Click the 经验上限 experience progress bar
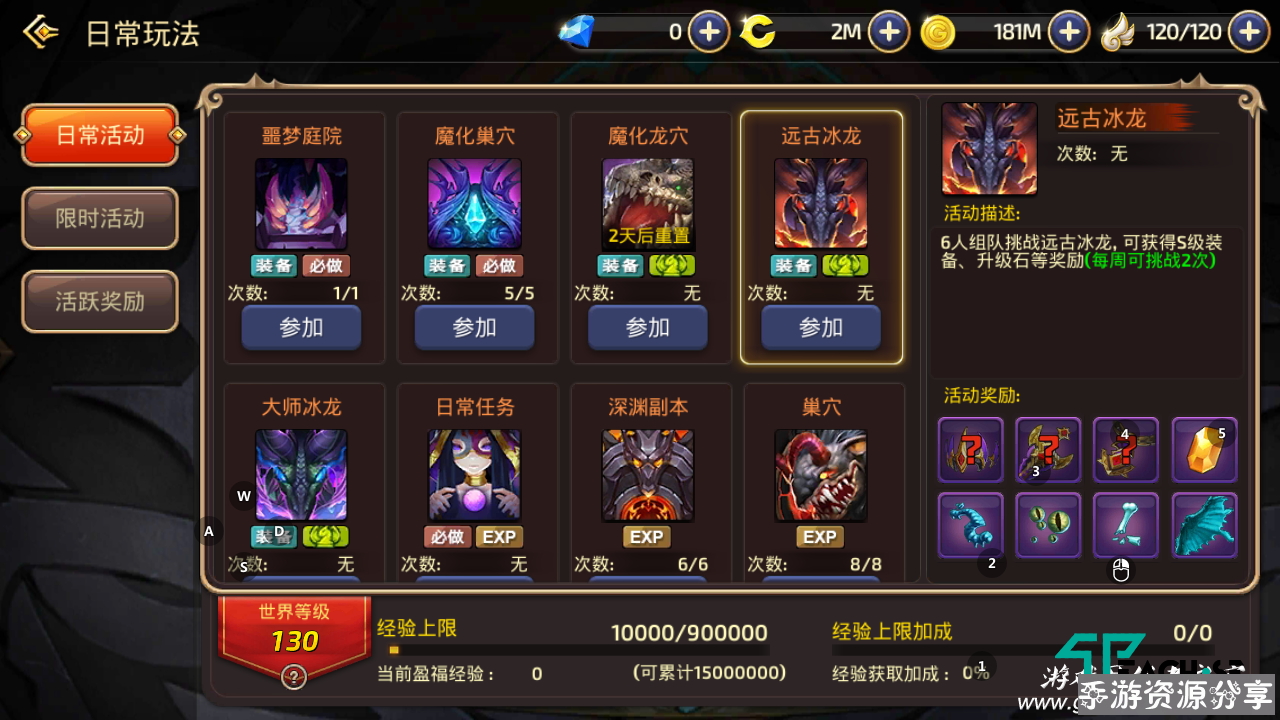The width and height of the screenshot is (1280, 720). (580, 648)
